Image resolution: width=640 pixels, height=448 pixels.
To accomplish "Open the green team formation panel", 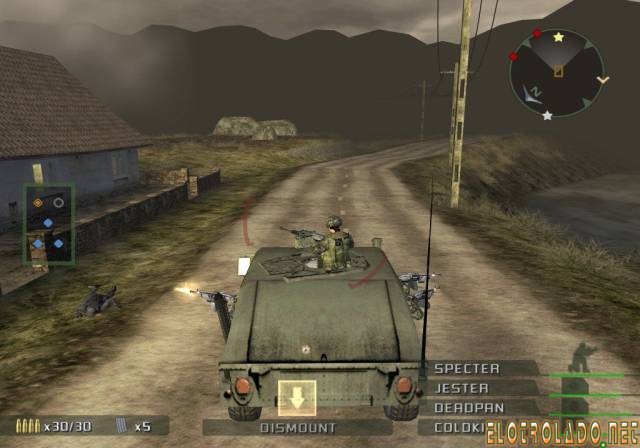I will pyautogui.click(x=48, y=222).
